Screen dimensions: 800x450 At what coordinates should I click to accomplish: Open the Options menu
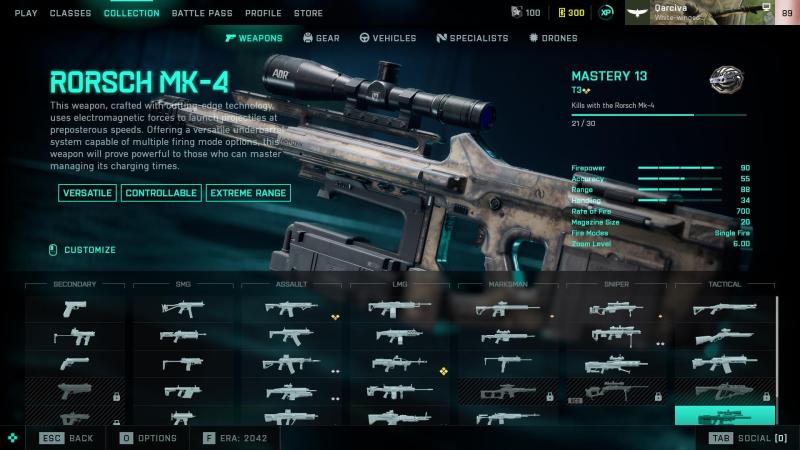[x=149, y=438]
